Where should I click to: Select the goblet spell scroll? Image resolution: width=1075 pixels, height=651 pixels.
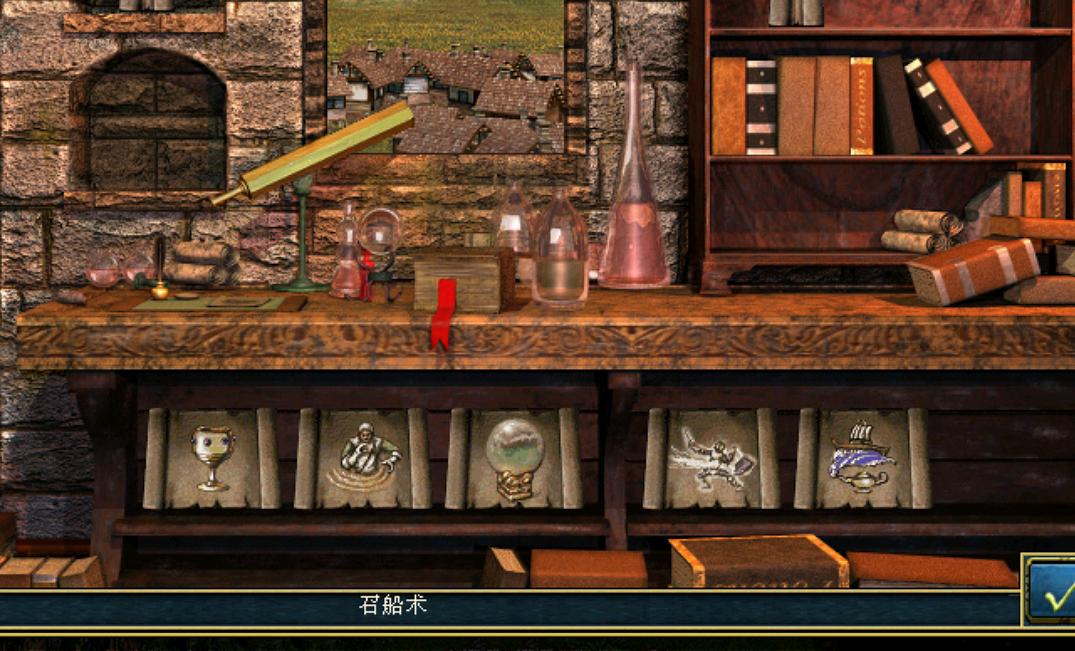(211, 459)
